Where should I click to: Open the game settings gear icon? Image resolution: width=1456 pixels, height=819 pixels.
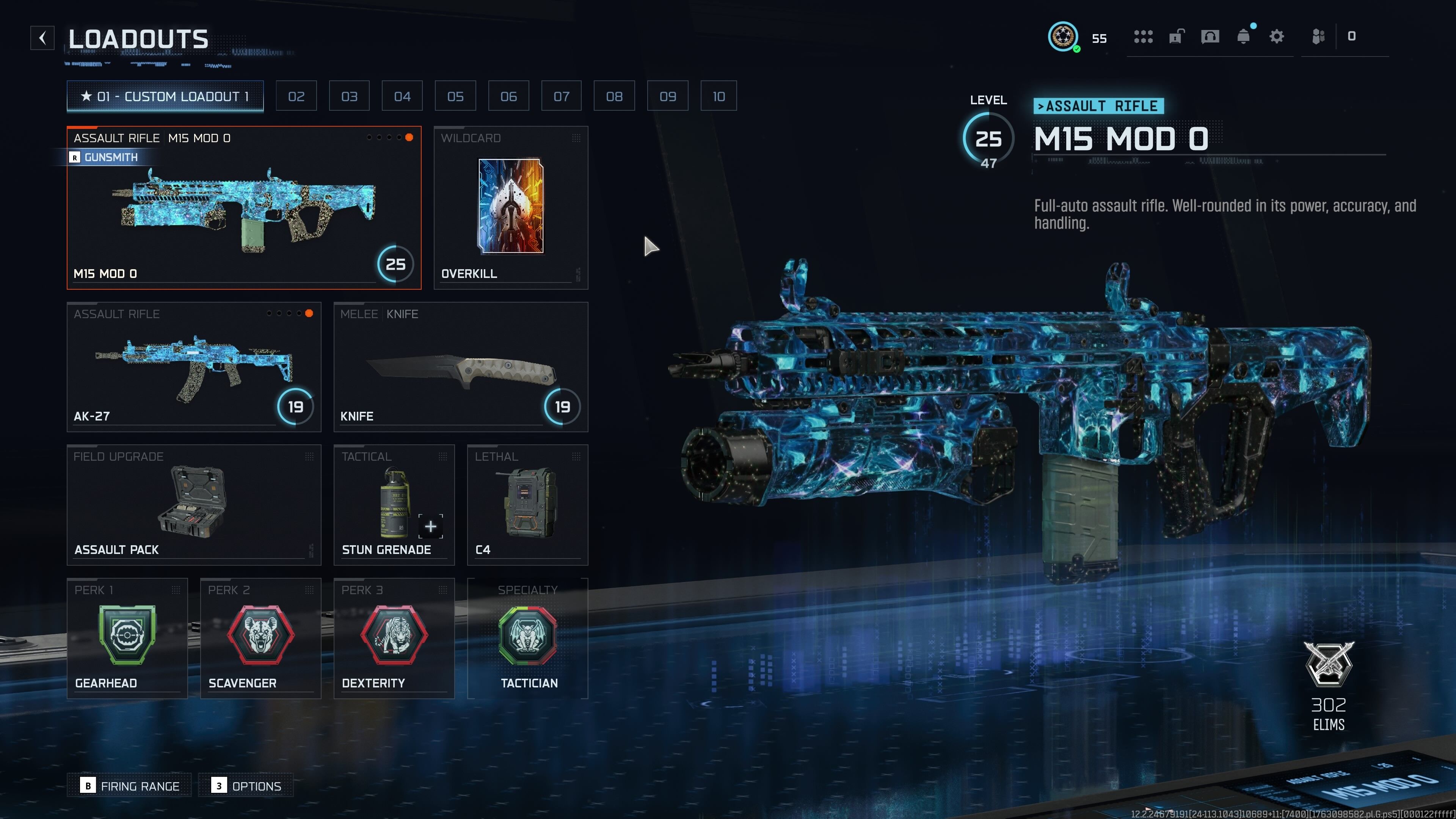(x=1276, y=36)
